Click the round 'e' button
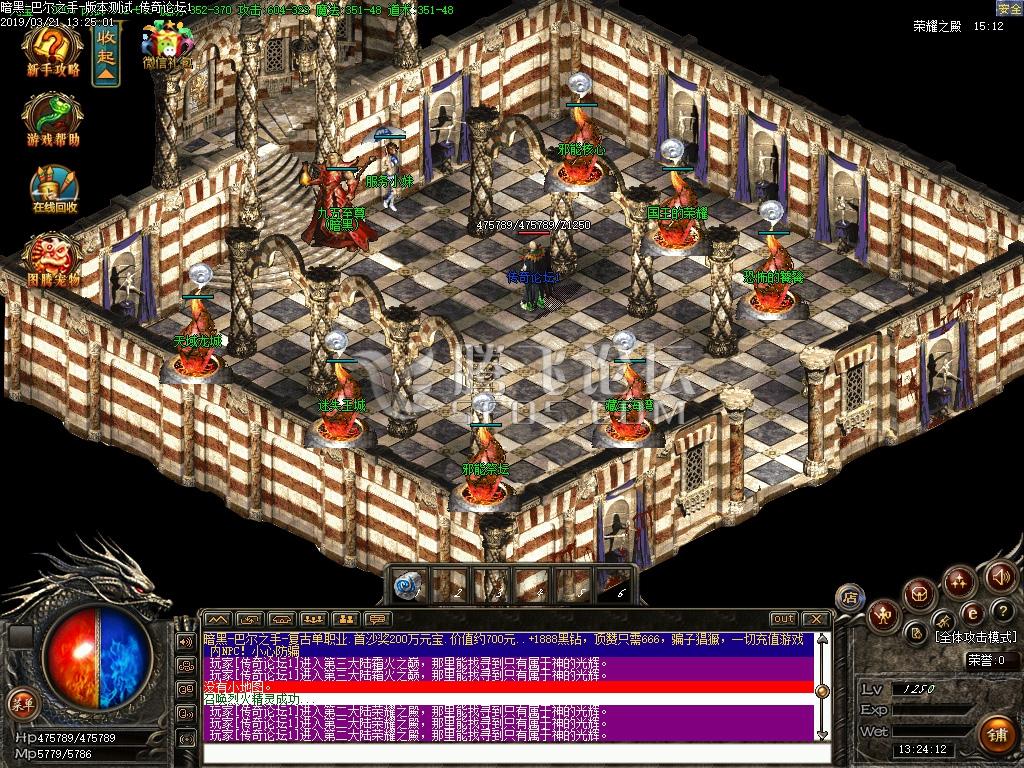The height and width of the screenshot is (768, 1024). point(971,613)
